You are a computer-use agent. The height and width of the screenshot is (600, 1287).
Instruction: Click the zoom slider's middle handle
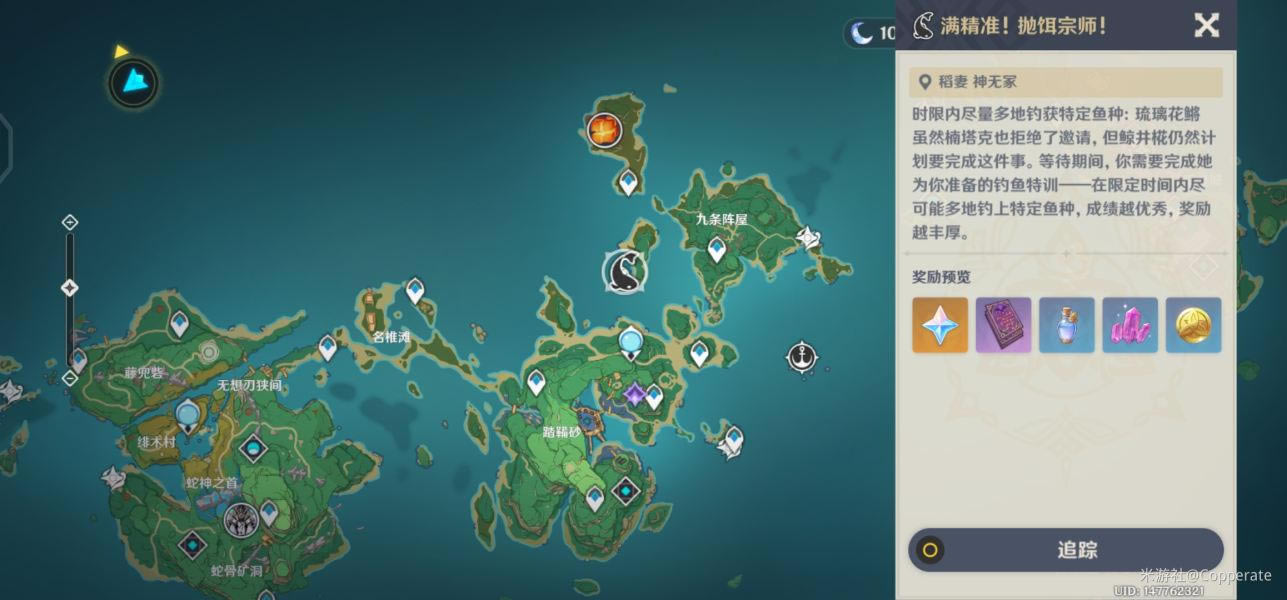coord(70,288)
